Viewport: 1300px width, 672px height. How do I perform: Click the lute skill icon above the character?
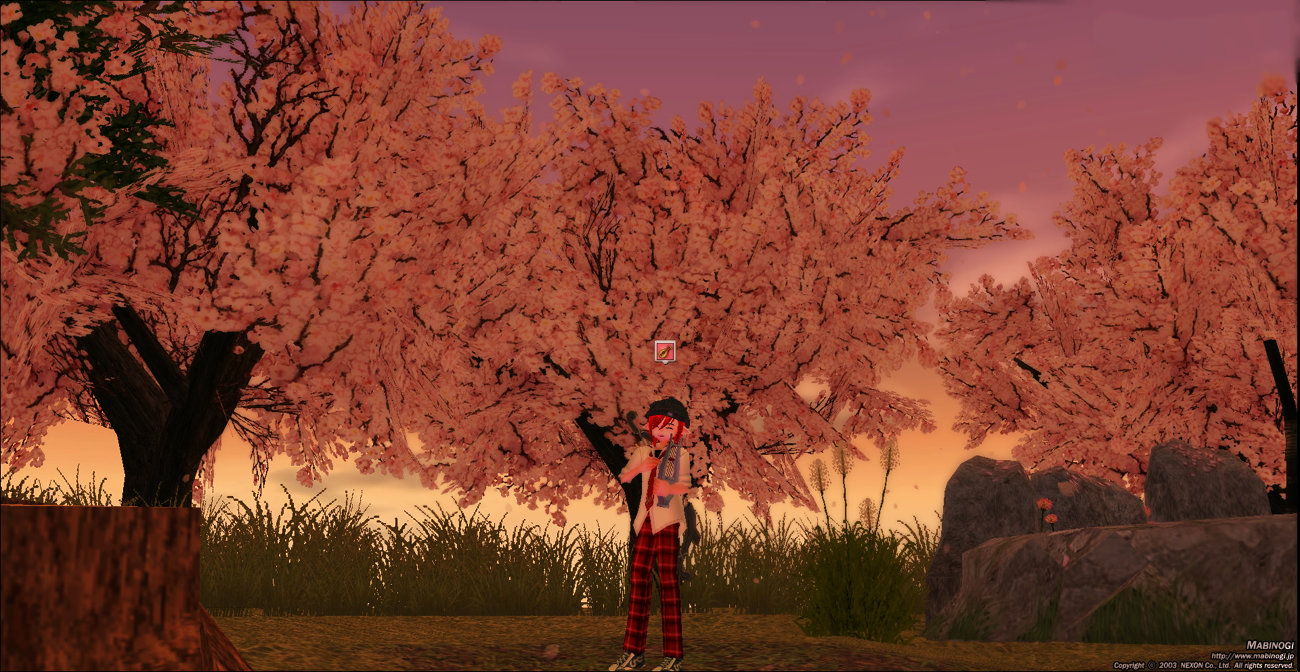pyautogui.click(x=665, y=351)
